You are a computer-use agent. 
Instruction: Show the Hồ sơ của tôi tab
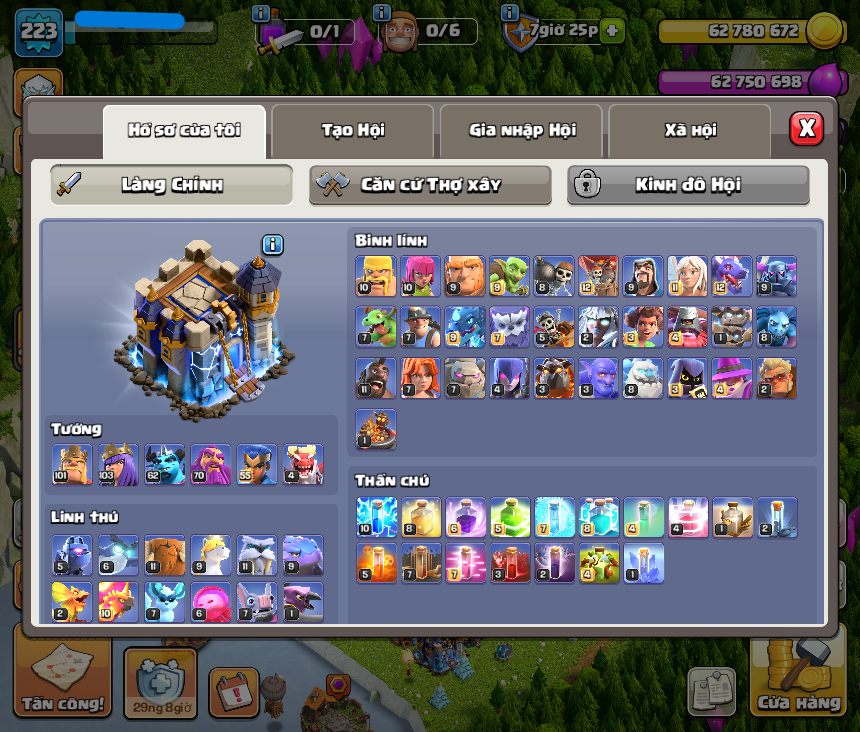tap(184, 130)
